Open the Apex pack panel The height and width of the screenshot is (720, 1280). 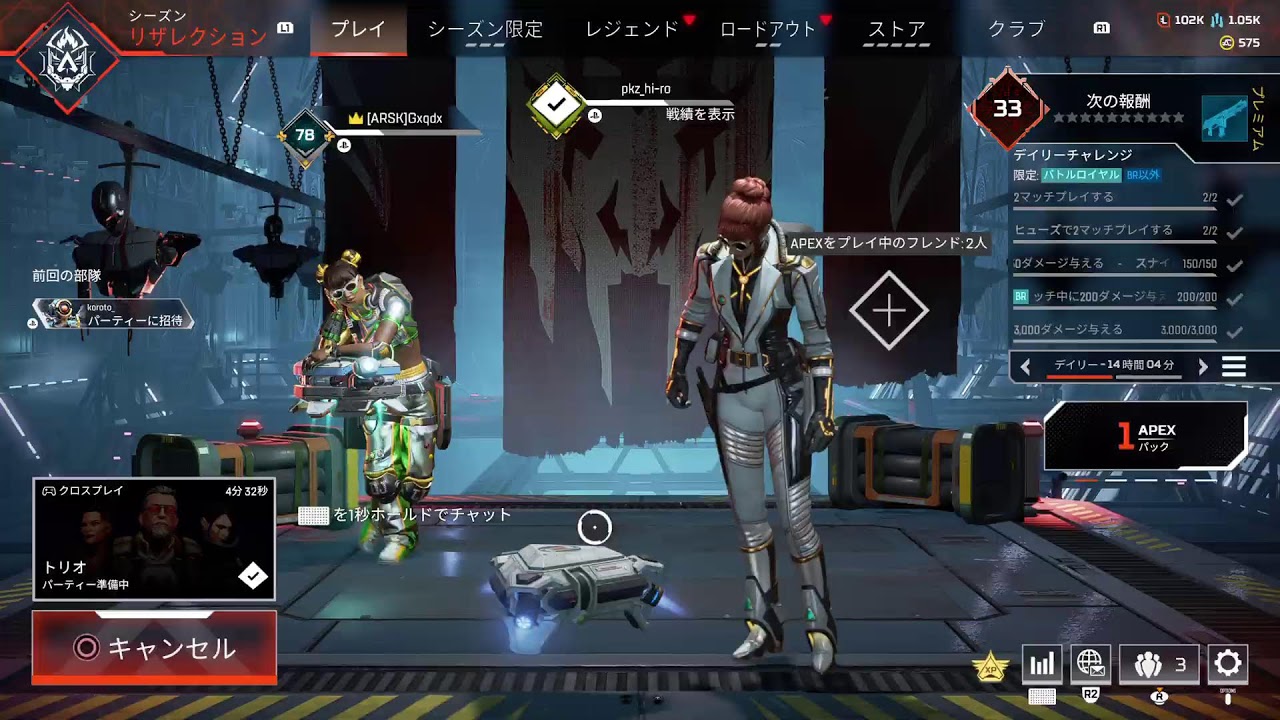click(x=1146, y=436)
